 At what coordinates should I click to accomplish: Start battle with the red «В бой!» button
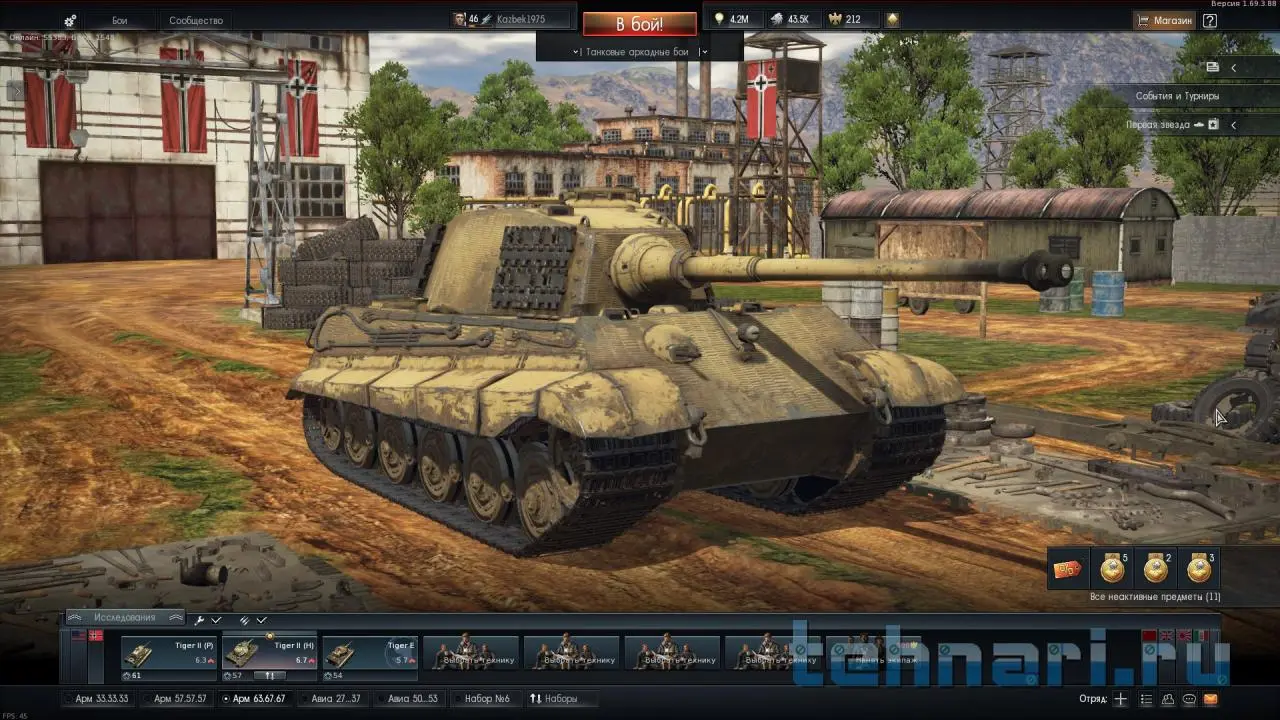[639, 24]
